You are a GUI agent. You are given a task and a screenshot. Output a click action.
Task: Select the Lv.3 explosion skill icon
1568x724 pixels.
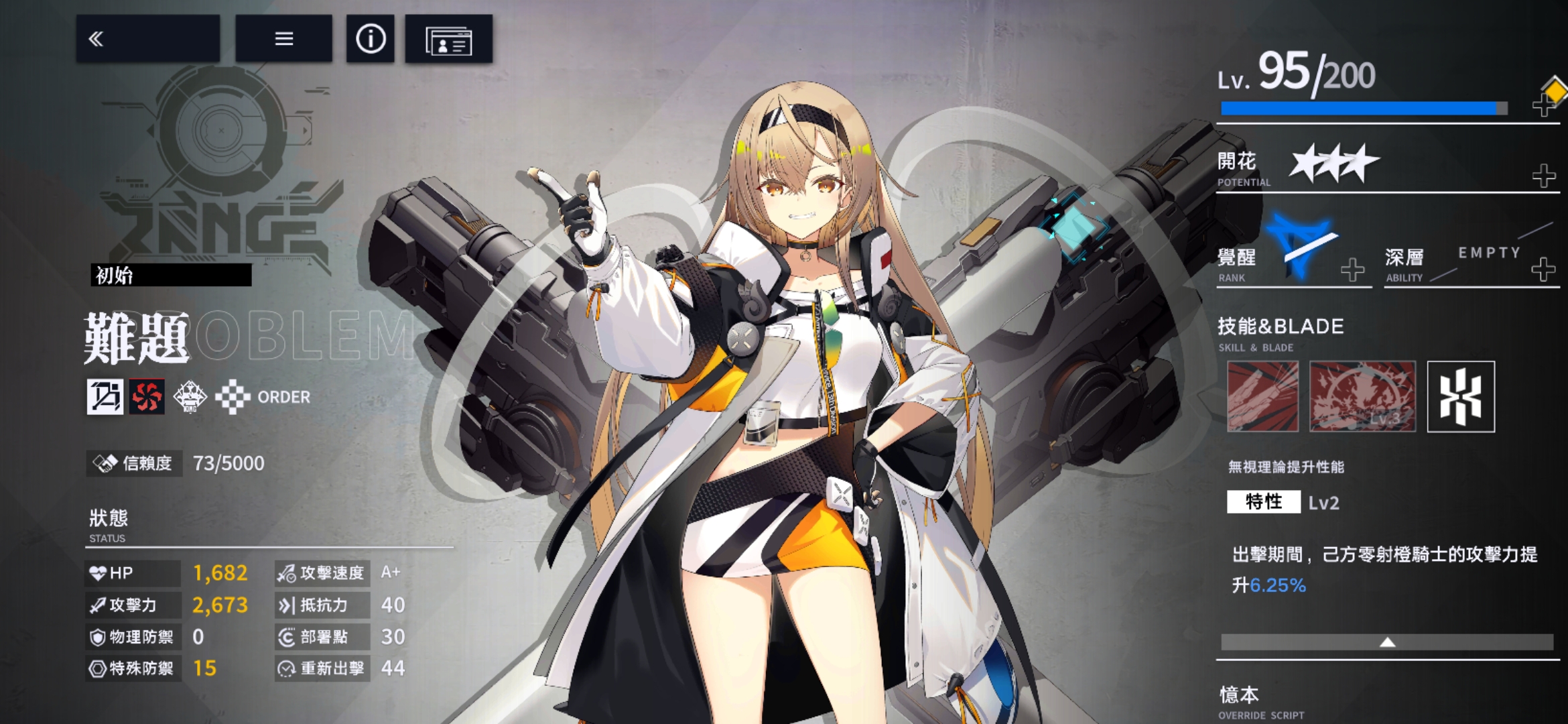(x=1362, y=396)
